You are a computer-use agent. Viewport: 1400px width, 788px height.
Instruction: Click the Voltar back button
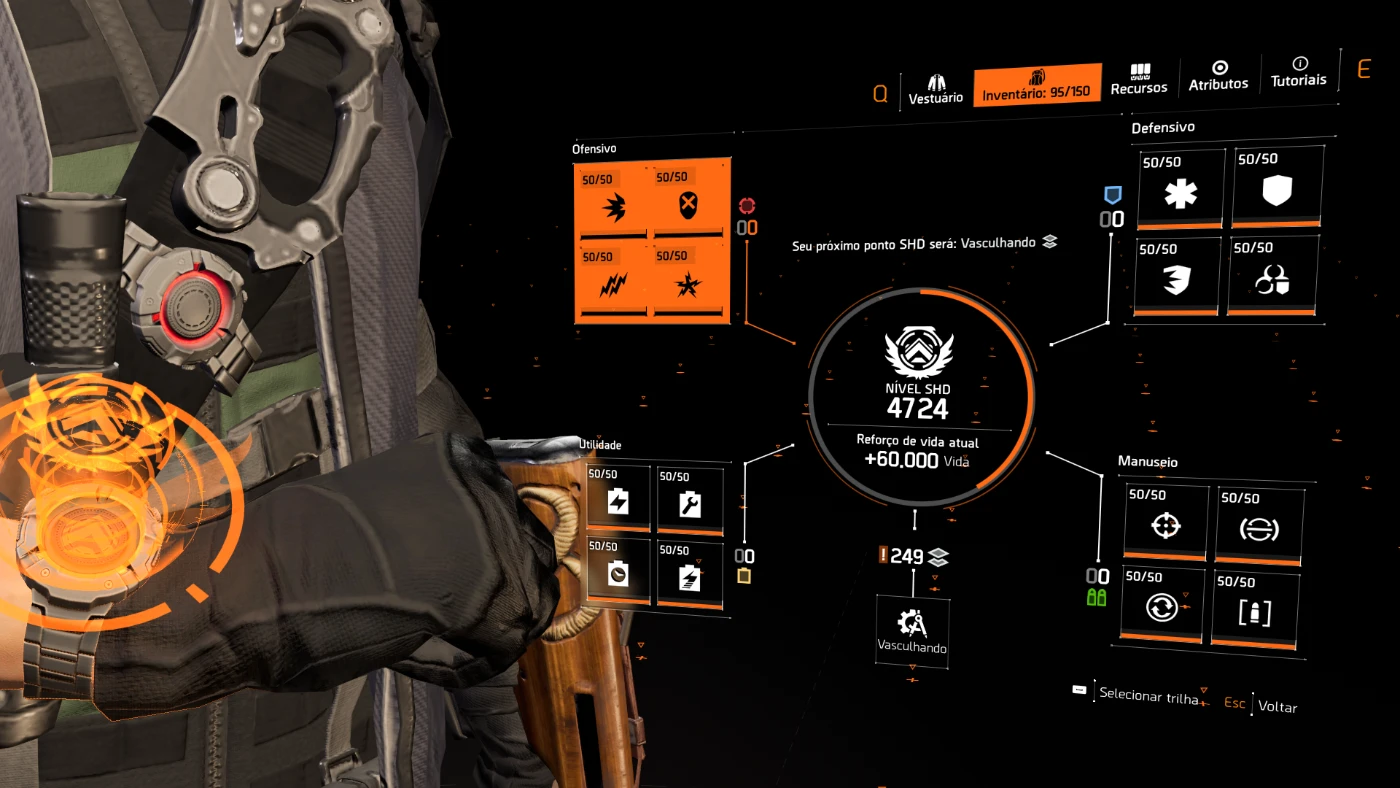tap(1277, 707)
